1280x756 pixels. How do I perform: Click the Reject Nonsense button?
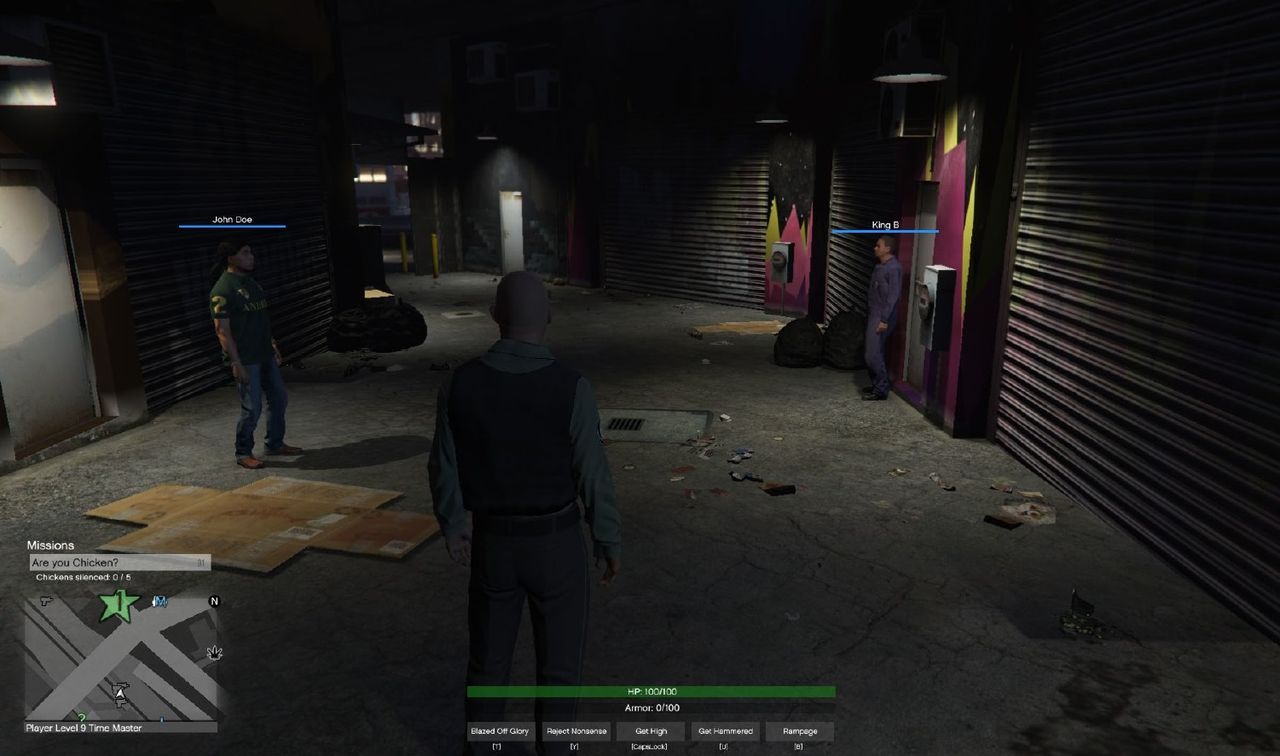pos(575,731)
